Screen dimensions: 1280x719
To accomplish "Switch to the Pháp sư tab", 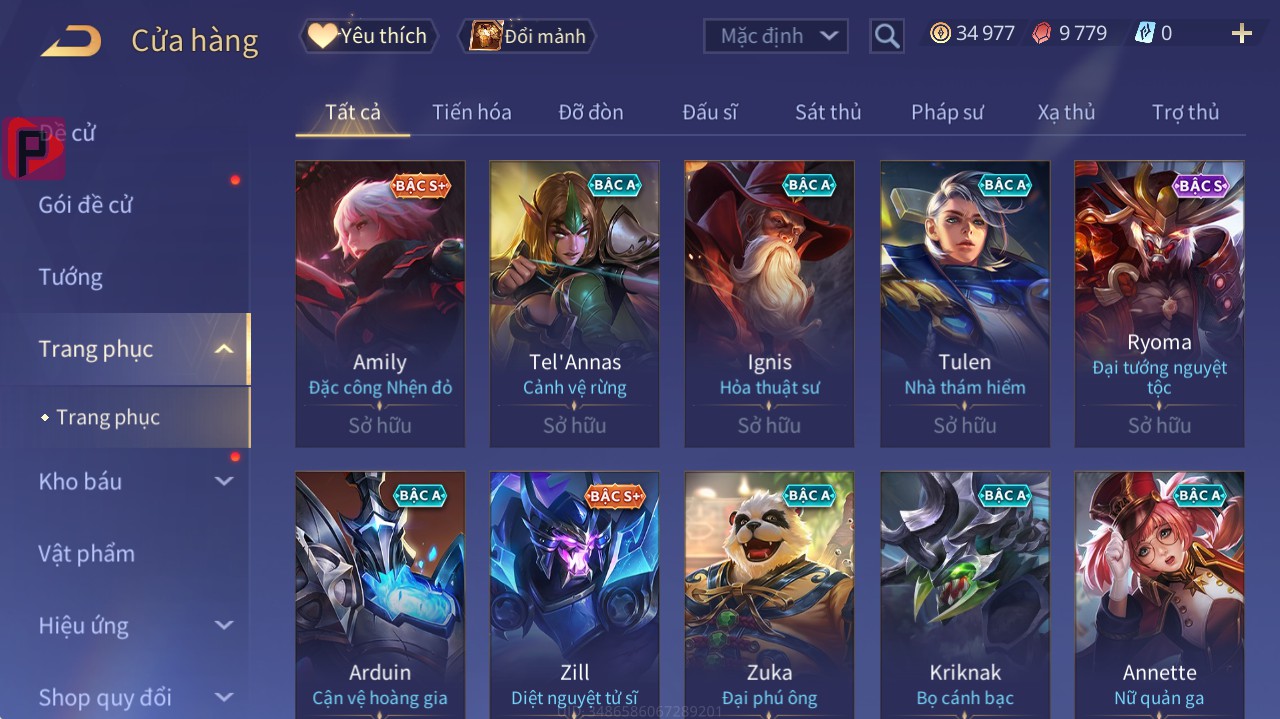I will click(x=947, y=112).
